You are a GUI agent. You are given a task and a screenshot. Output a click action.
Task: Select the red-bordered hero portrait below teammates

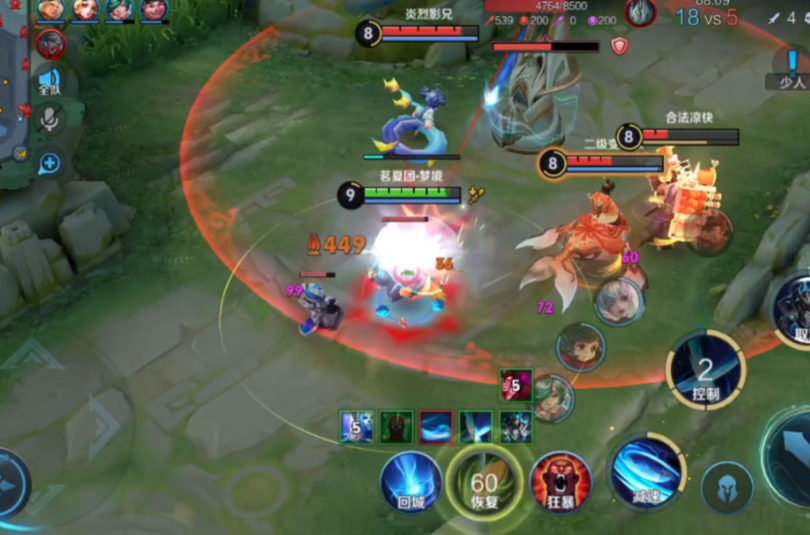(51, 43)
